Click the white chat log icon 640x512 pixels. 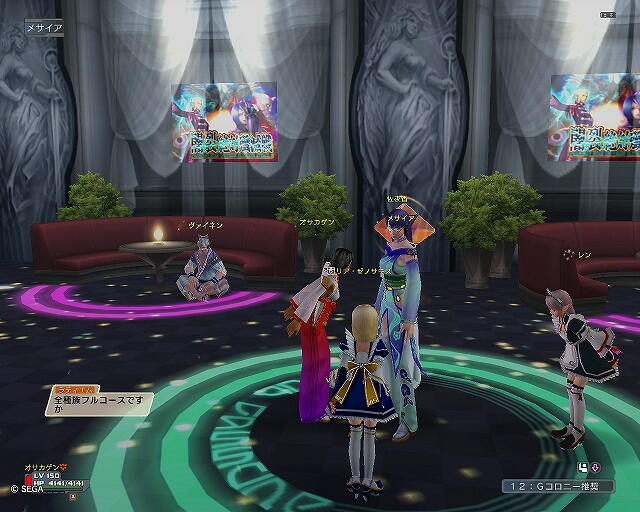click(582, 467)
